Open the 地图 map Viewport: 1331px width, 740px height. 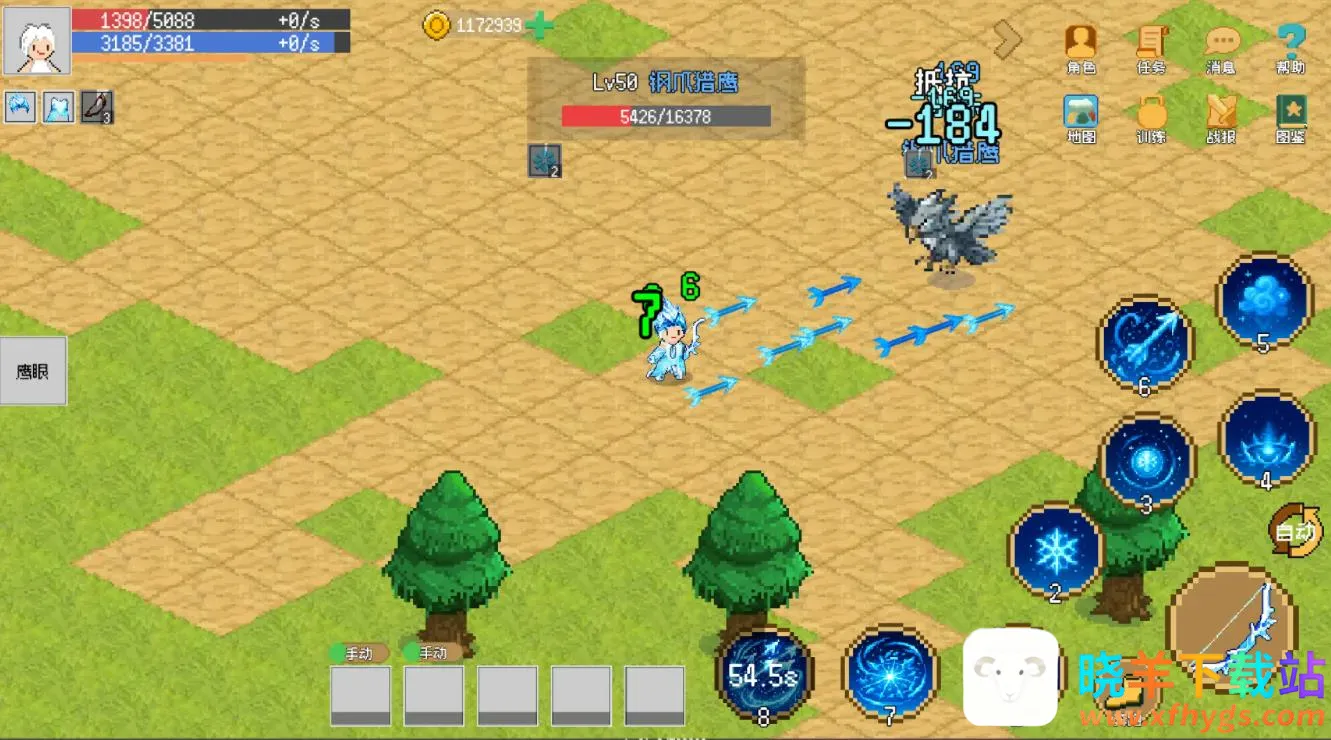tap(1080, 118)
